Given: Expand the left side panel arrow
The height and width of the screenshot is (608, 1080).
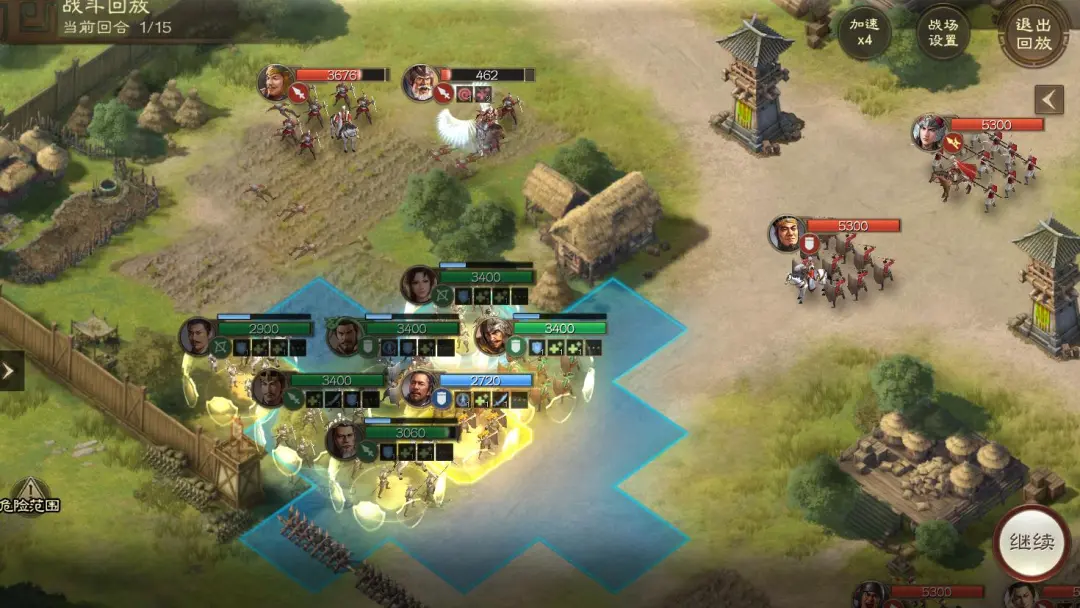Looking at the screenshot, I should pyautogui.click(x=10, y=371).
